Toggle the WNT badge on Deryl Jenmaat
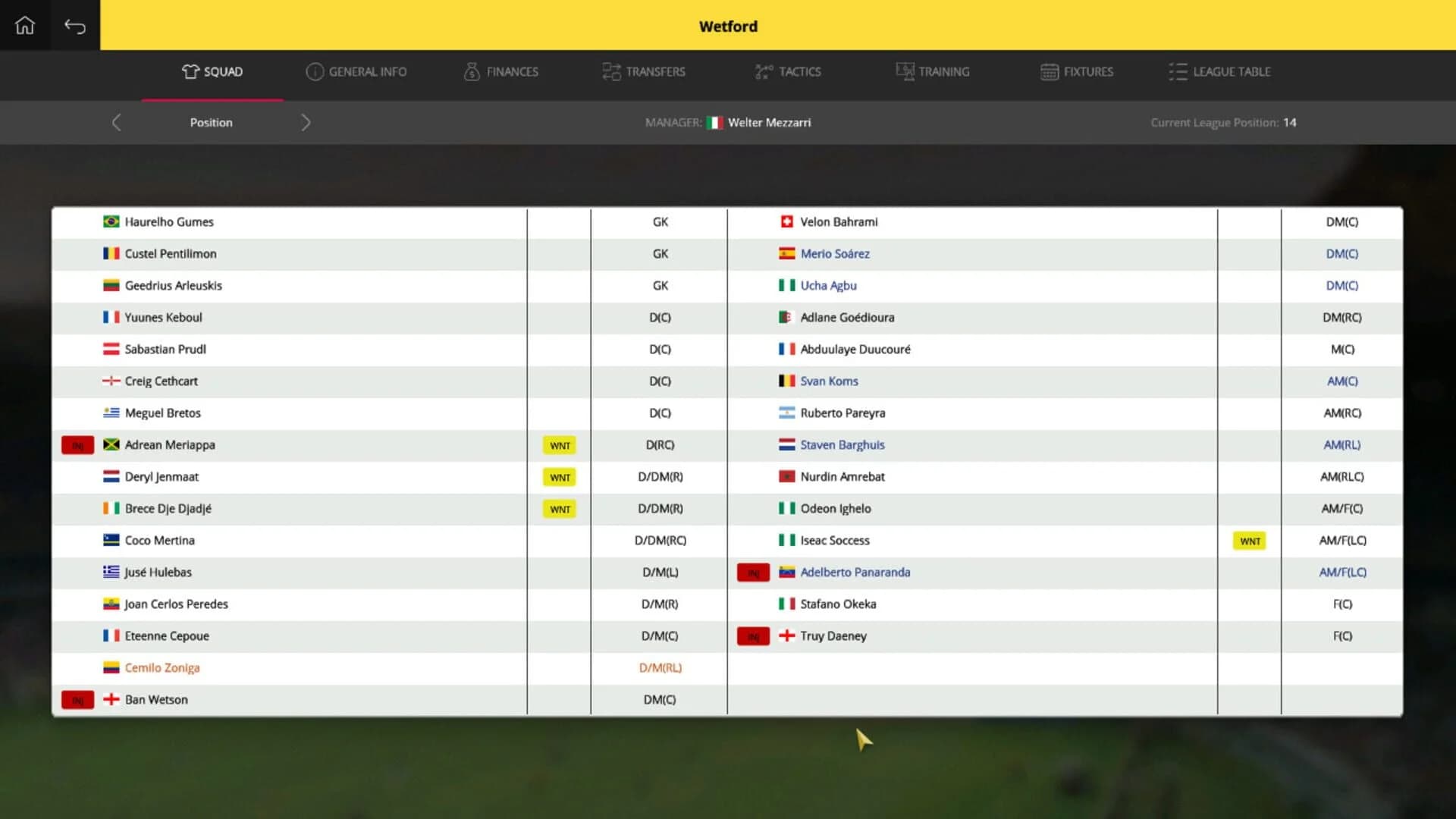Viewport: 1456px width, 819px height. [x=559, y=477]
